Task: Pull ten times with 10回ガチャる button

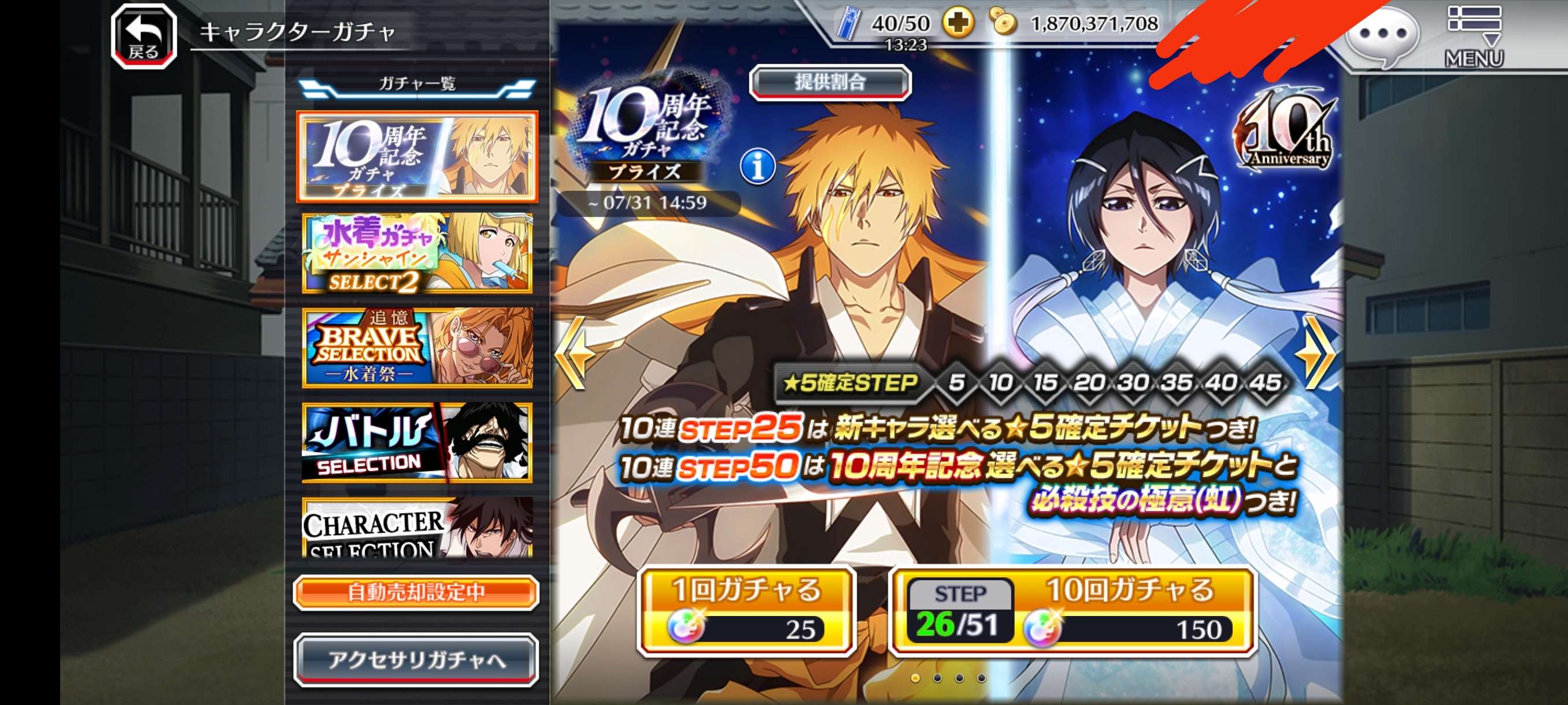Action: (1072, 611)
